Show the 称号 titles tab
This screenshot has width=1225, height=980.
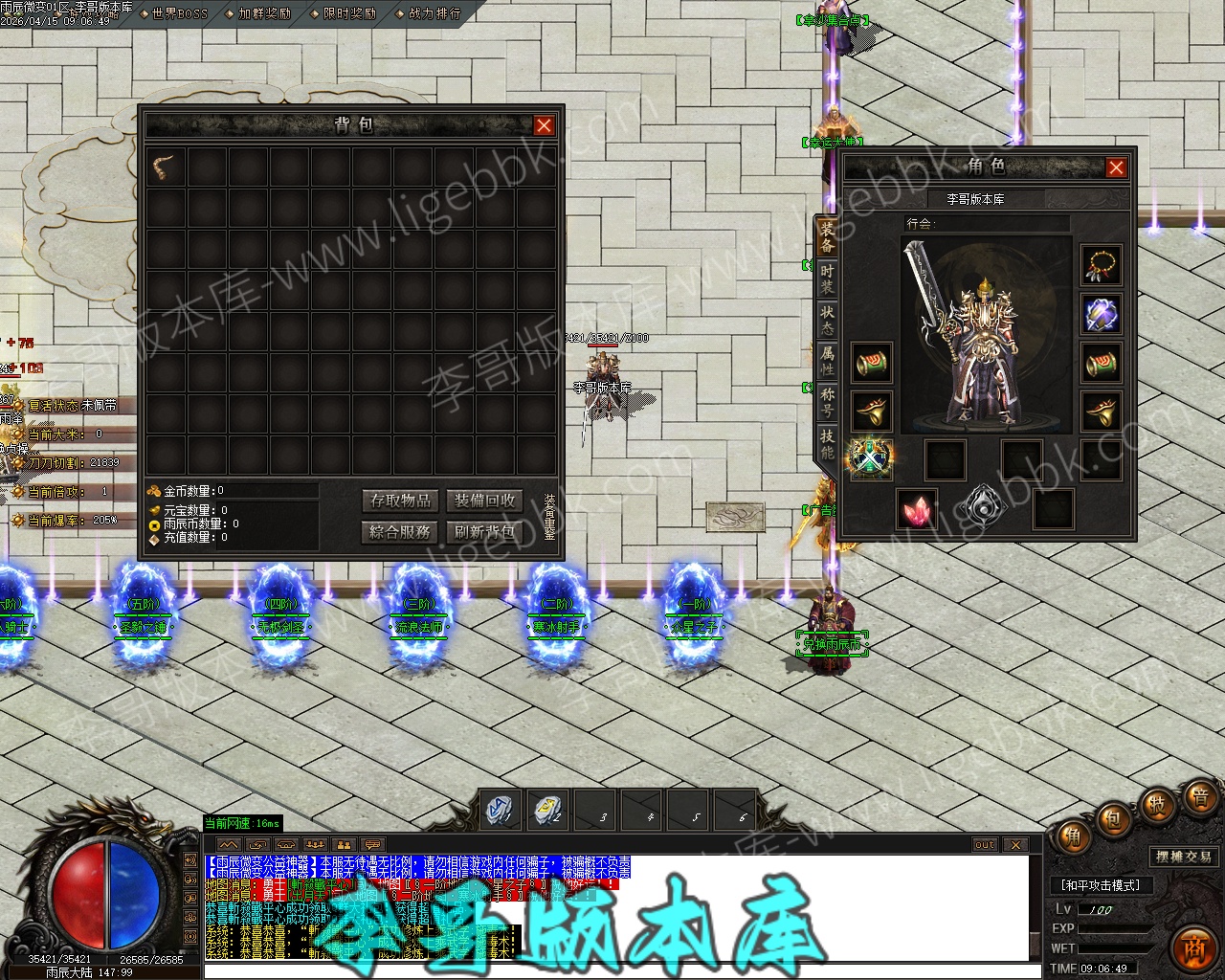[827, 402]
